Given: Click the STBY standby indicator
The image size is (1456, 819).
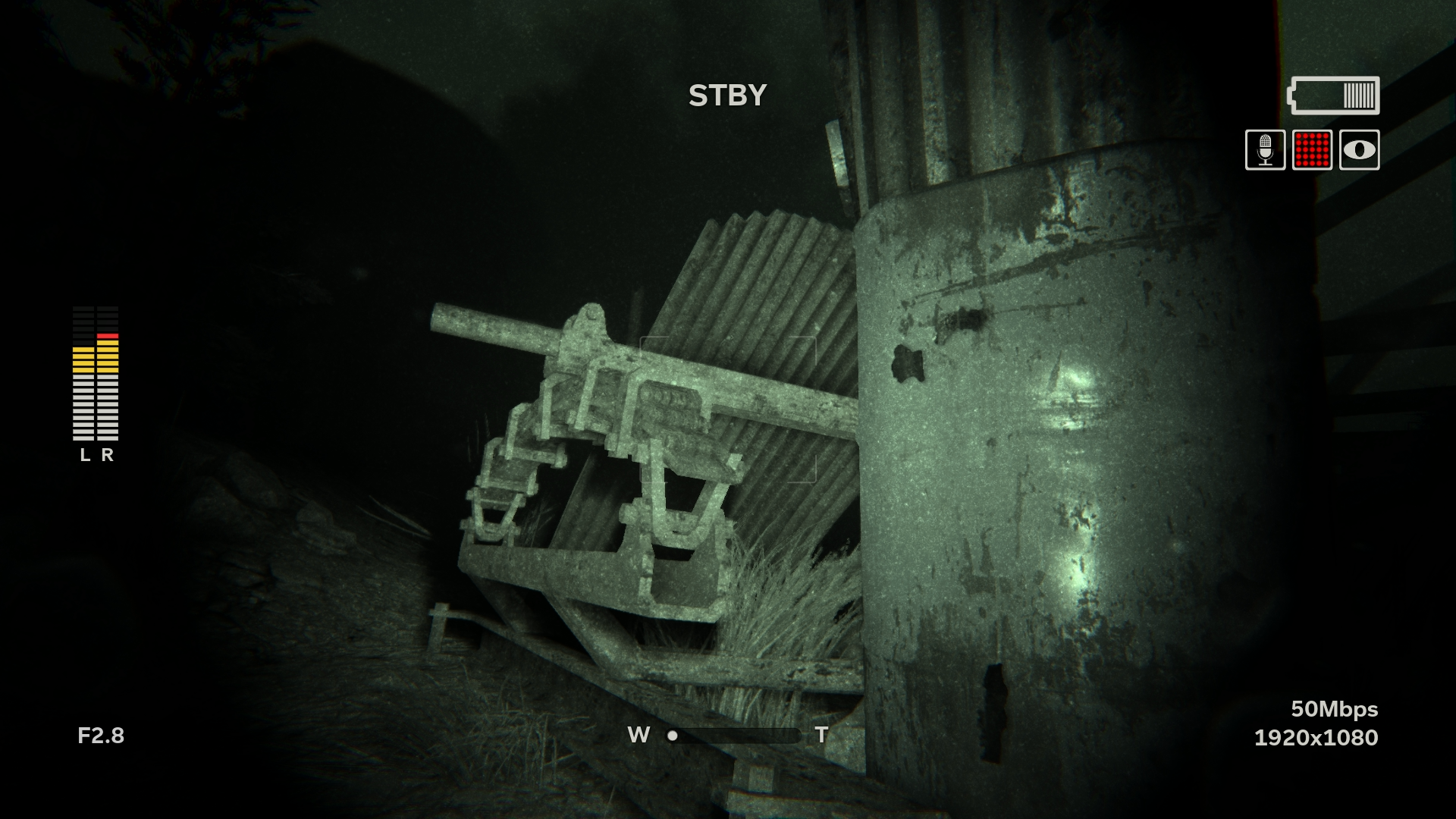Looking at the screenshot, I should [726, 94].
